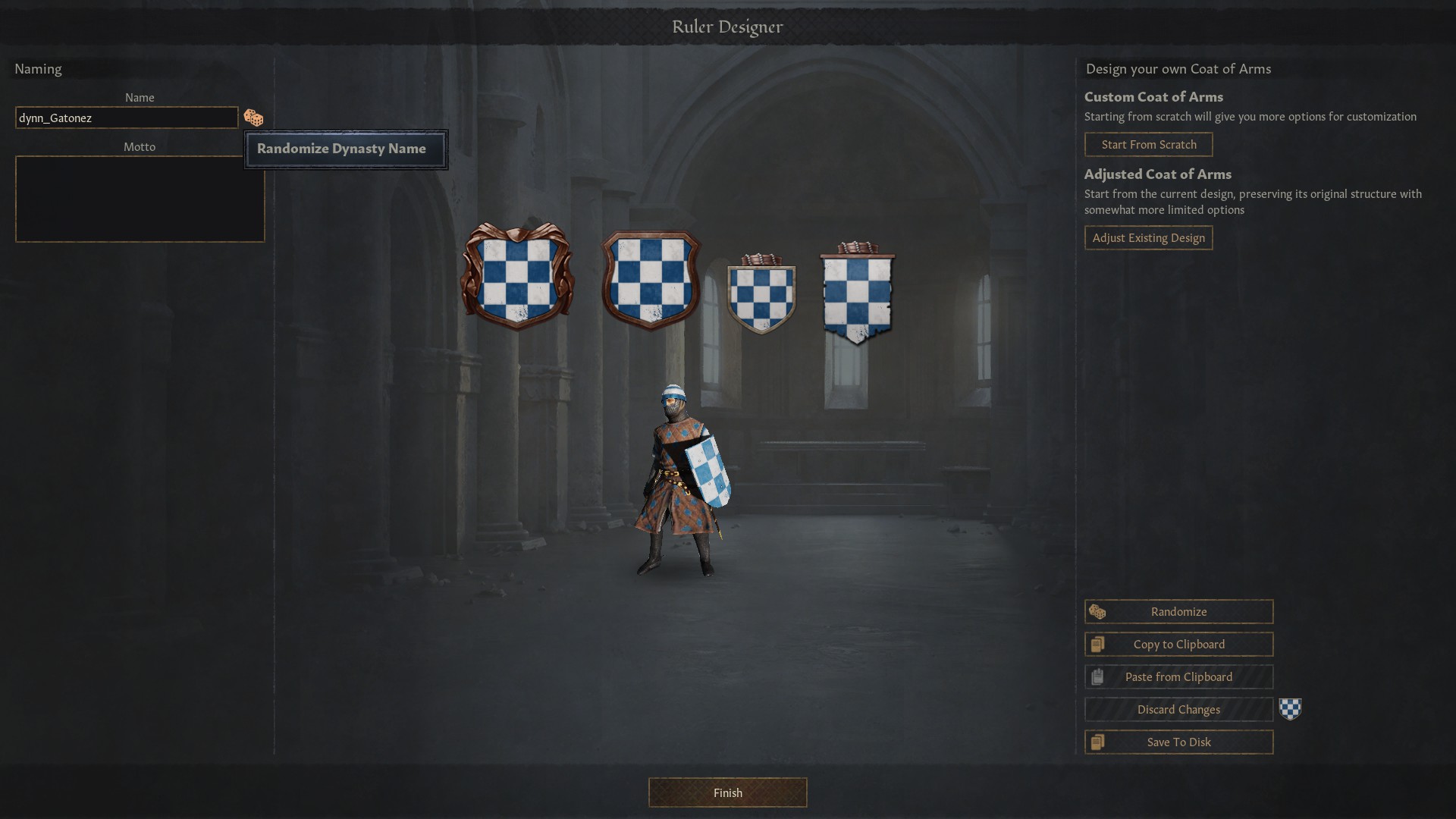
Task: Click the clipboard icon on Copy to Clipboard
Action: tap(1097, 644)
